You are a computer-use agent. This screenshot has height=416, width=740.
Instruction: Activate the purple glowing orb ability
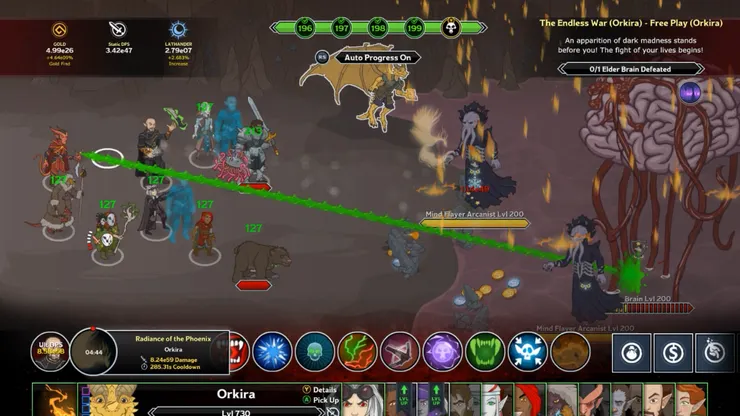click(442, 352)
